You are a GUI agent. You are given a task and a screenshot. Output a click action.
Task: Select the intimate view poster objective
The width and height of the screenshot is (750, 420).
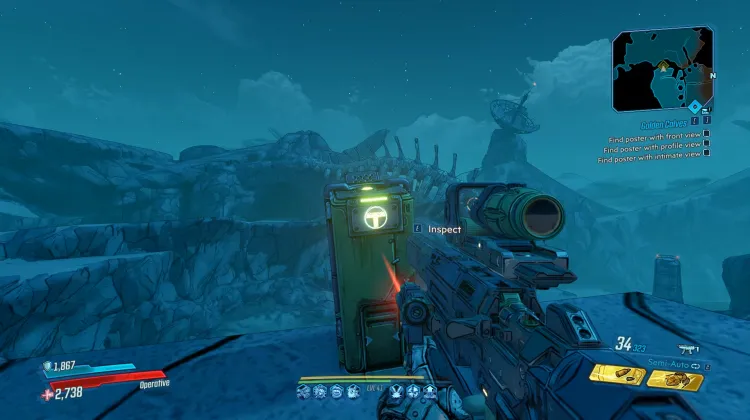tap(652, 153)
